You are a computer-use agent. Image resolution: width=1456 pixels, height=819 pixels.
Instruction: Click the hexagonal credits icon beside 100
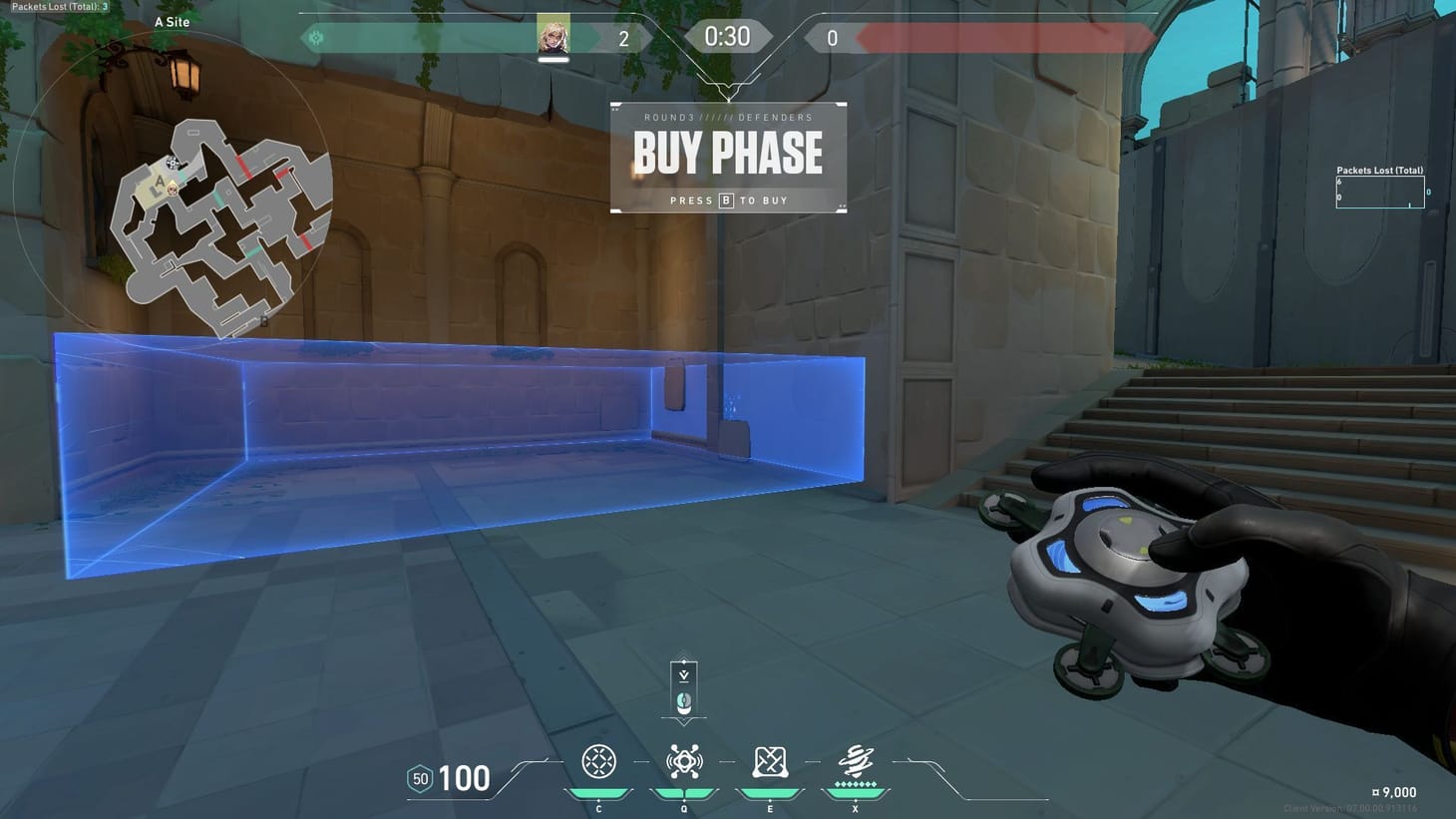click(419, 778)
